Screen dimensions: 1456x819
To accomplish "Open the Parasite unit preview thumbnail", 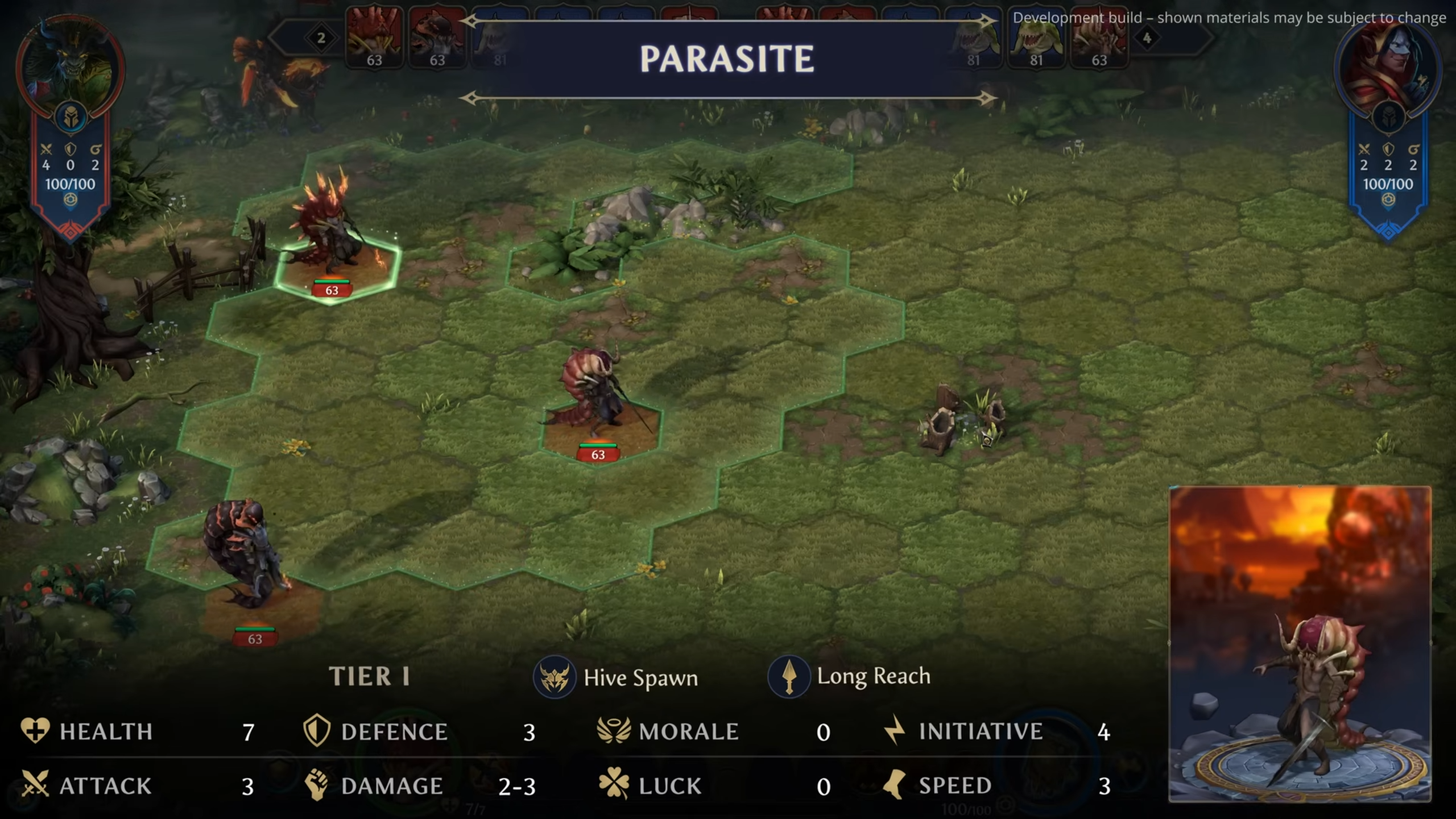I will pyautogui.click(x=1300, y=644).
